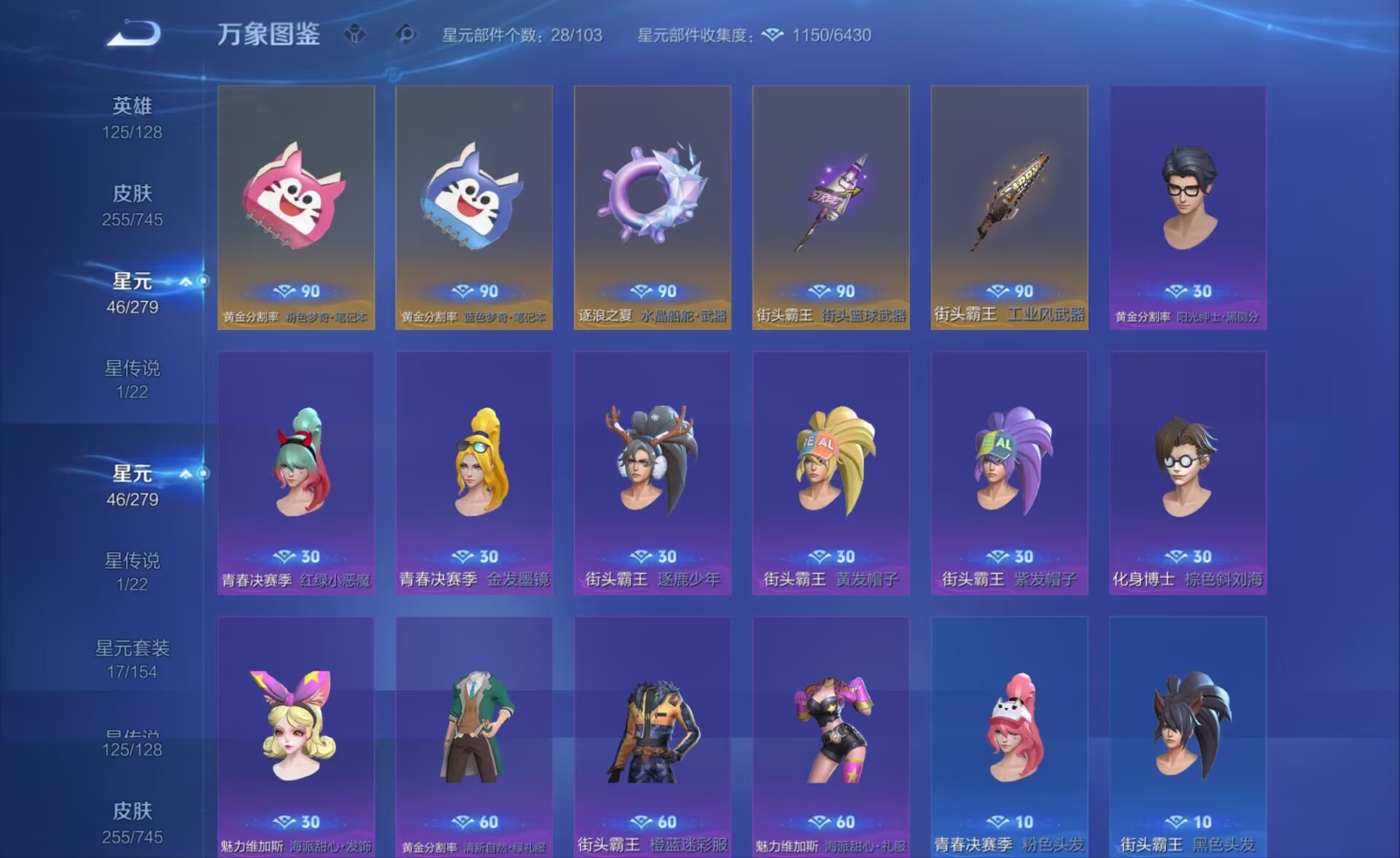The width and height of the screenshot is (1400, 858).
Task: Choose the green suit outfit card
Action: click(474, 736)
